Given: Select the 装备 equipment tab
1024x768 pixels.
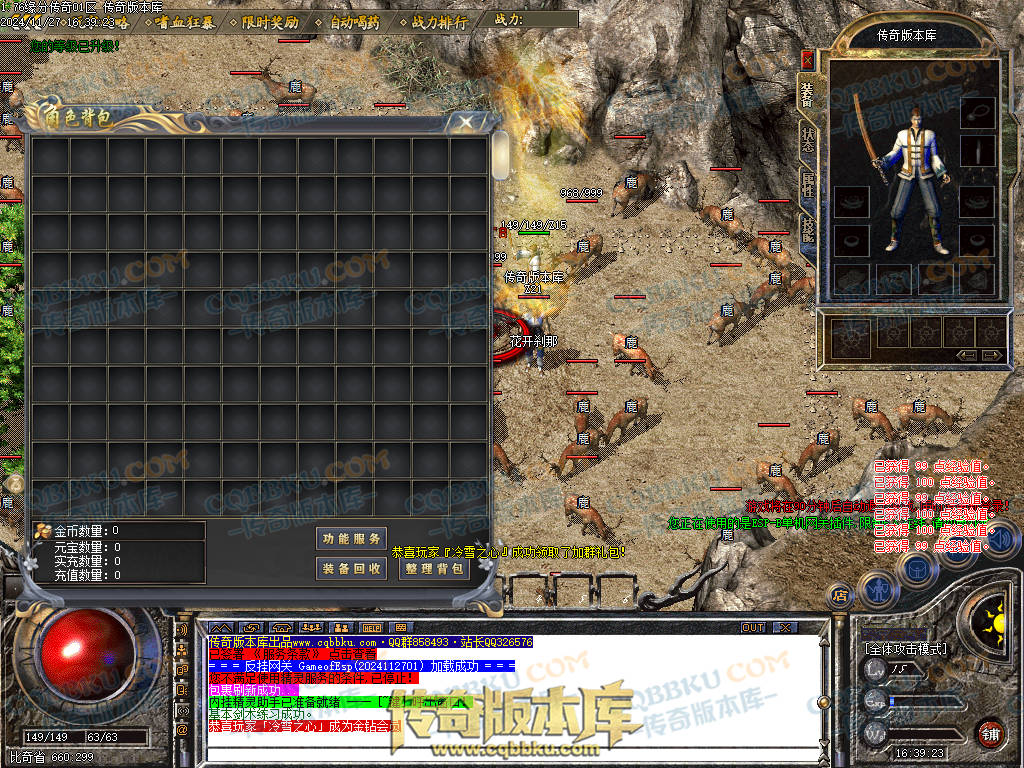Looking at the screenshot, I should pos(807,95).
